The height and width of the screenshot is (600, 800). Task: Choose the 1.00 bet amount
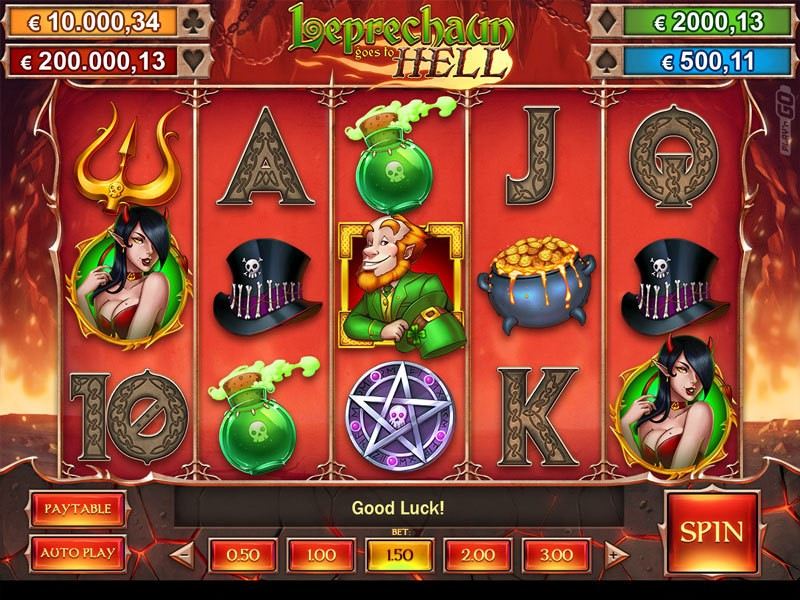click(319, 555)
